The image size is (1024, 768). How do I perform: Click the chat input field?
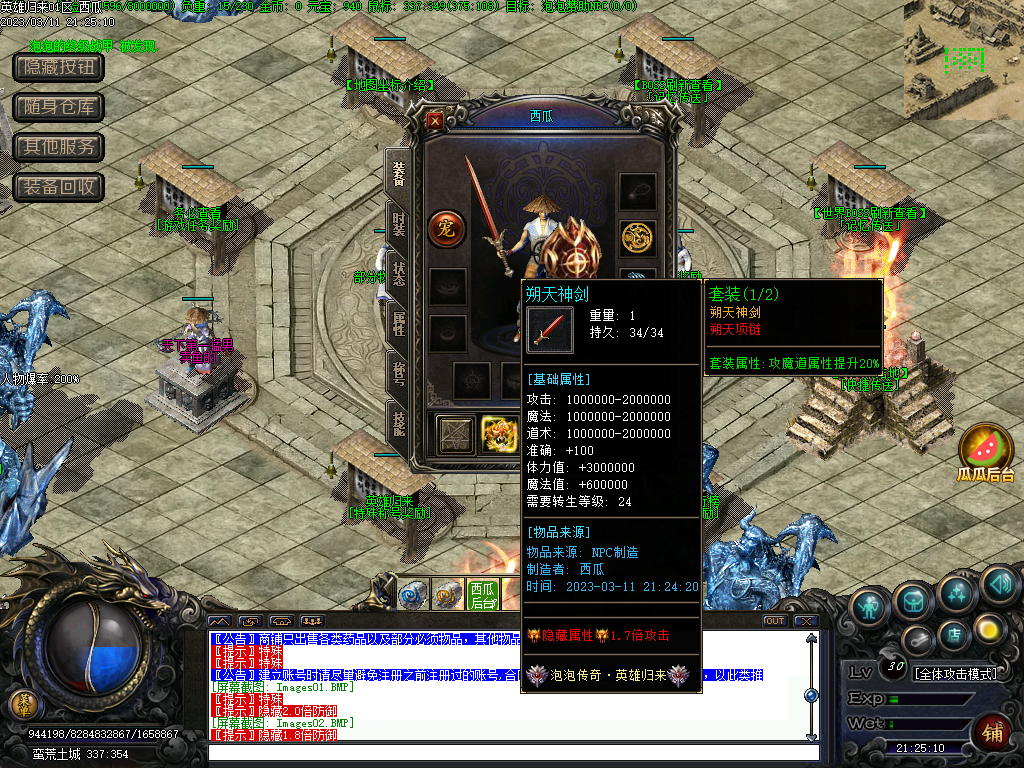510,752
